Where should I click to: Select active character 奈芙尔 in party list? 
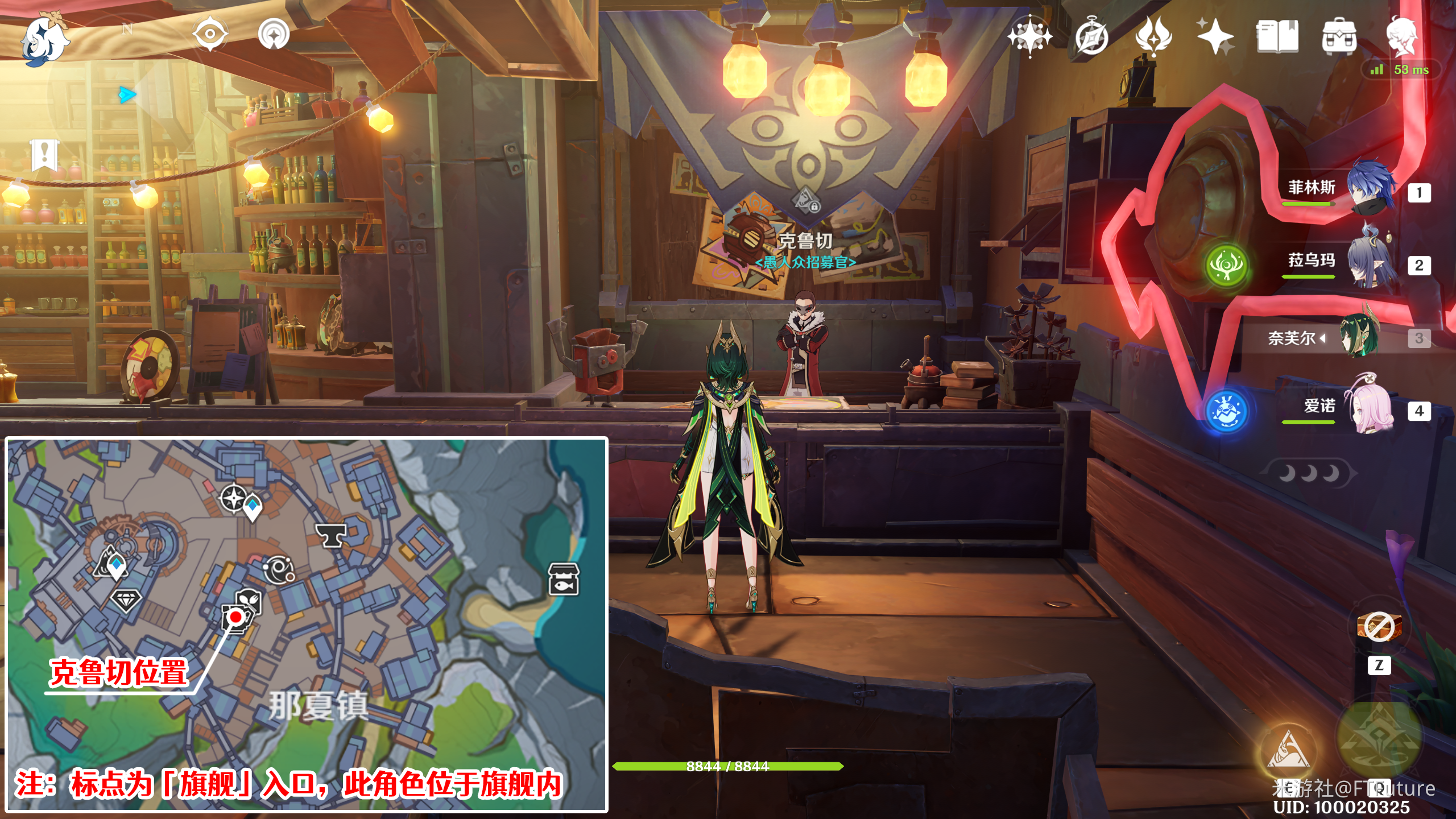pos(1359,338)
